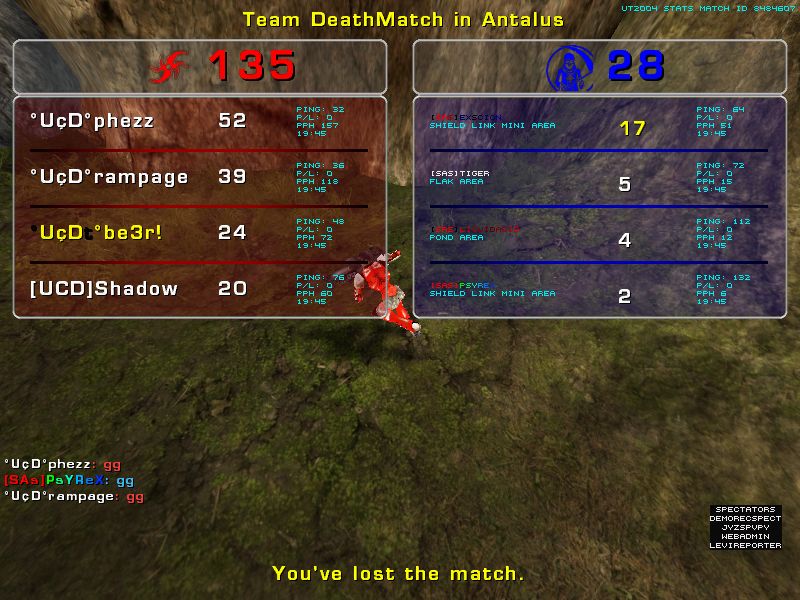Image resolution: width=800 pixels, height=600 pixels.
Task: Select °UçD°rampage's scoreboard row
Action: coord(200,177)
